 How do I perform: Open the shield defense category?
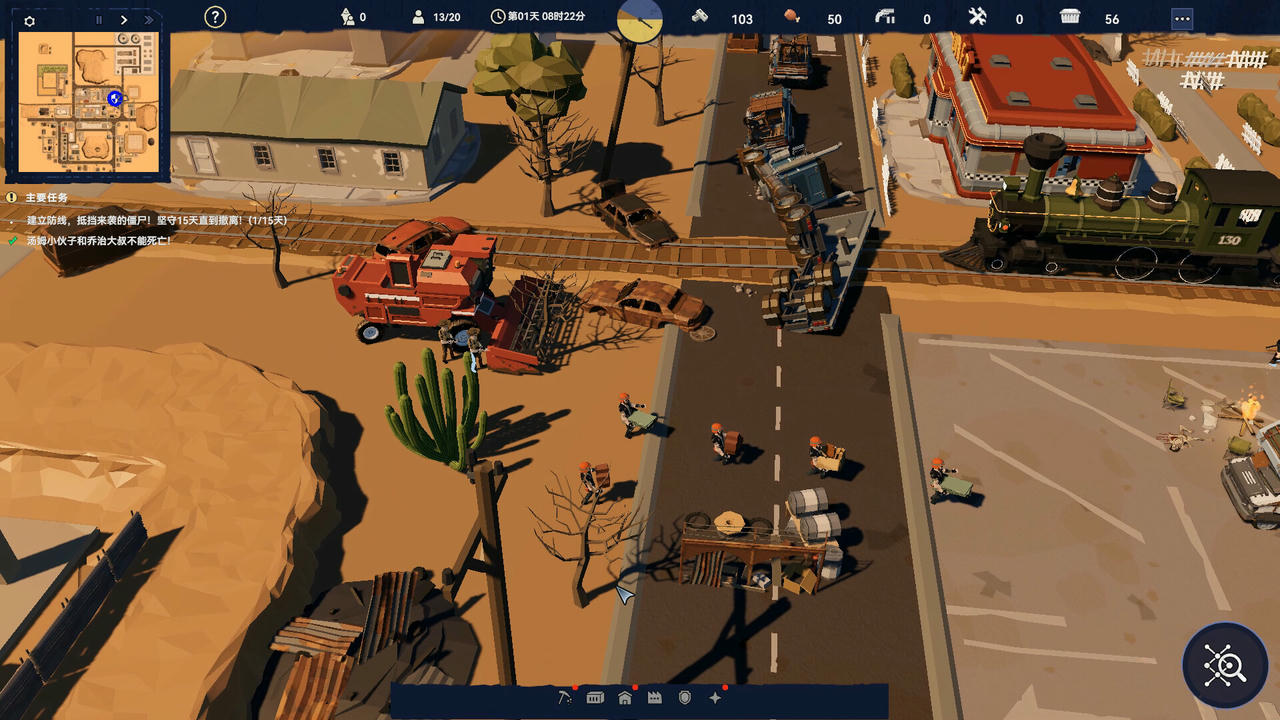point(686,698)
